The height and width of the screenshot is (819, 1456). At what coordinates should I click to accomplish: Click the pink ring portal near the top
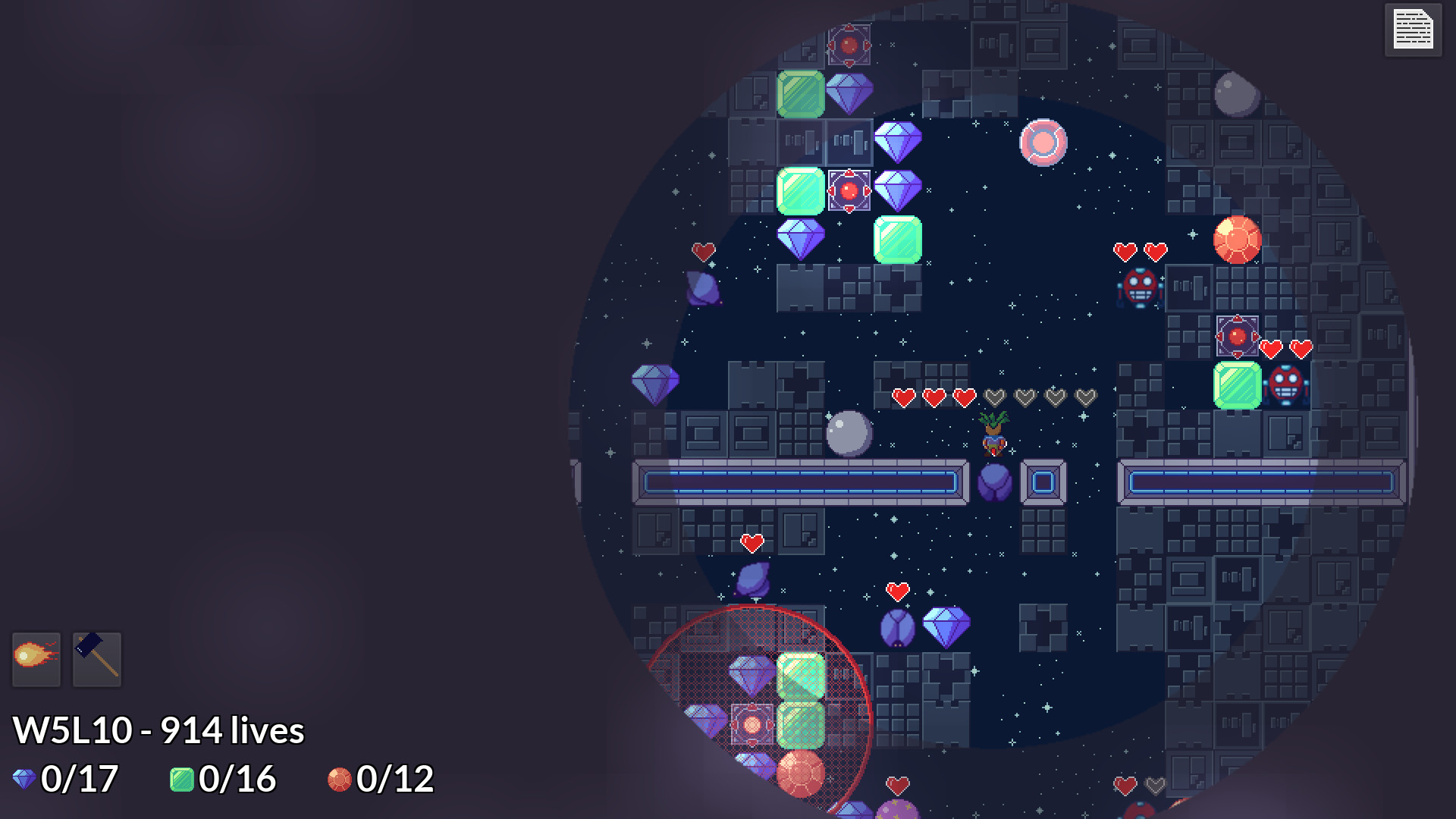(x=1044, y=141)
